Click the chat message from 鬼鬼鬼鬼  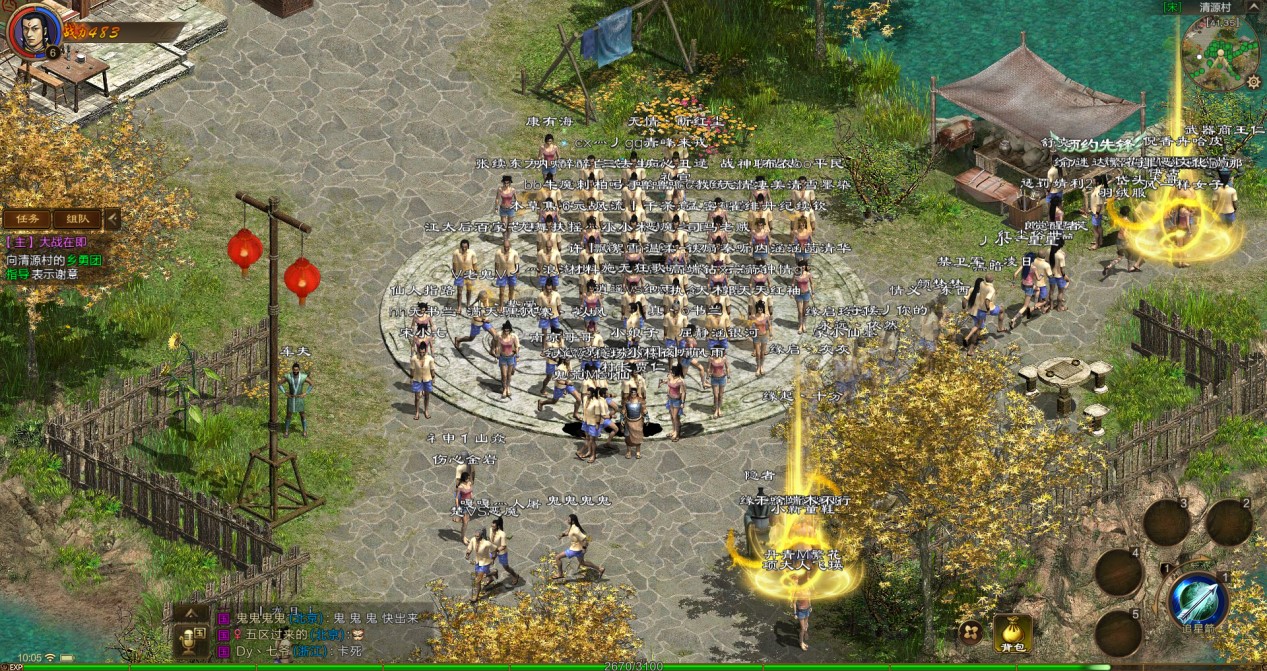click(300, 618)
